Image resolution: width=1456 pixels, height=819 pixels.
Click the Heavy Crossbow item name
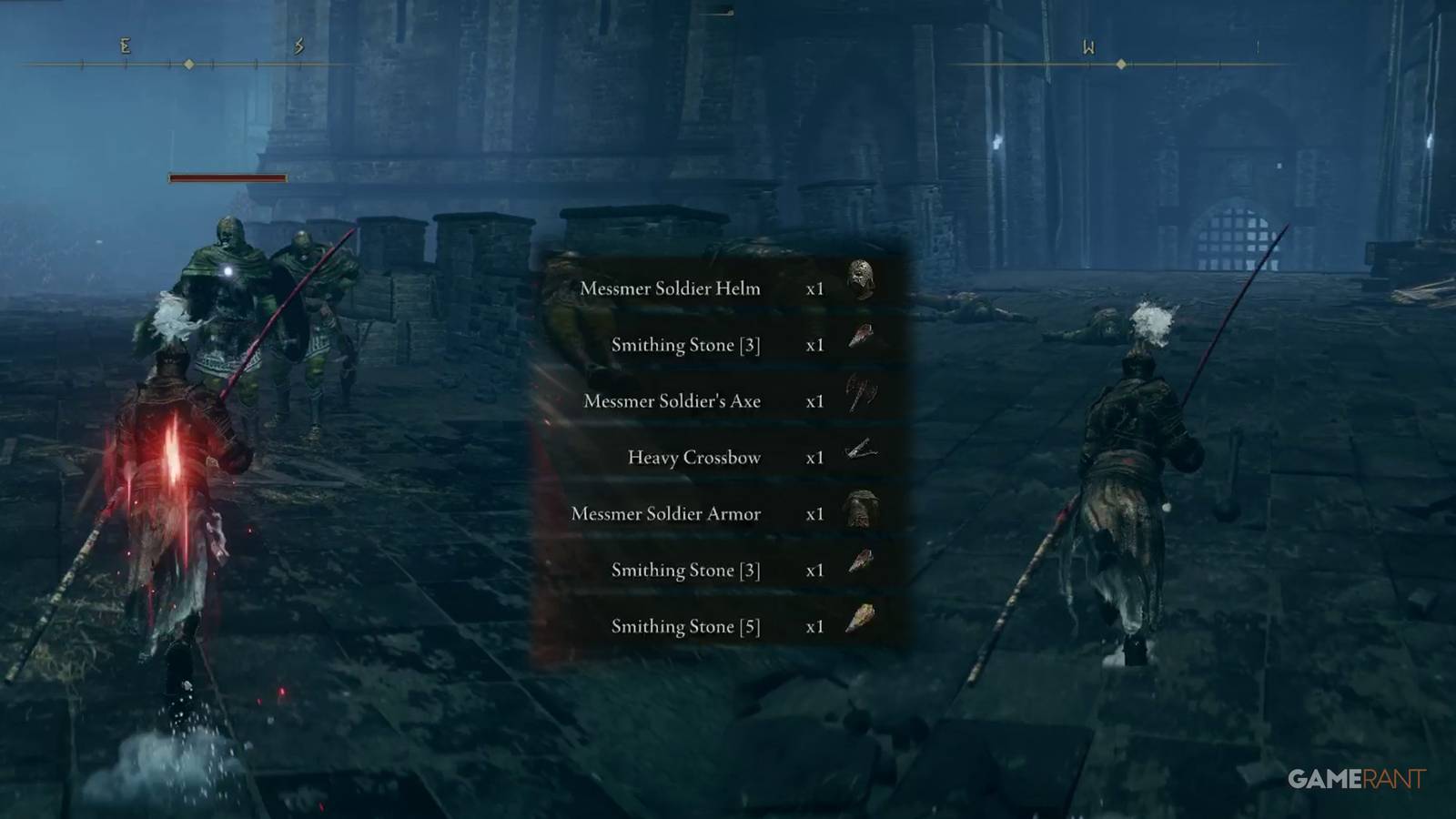[693, 458]
